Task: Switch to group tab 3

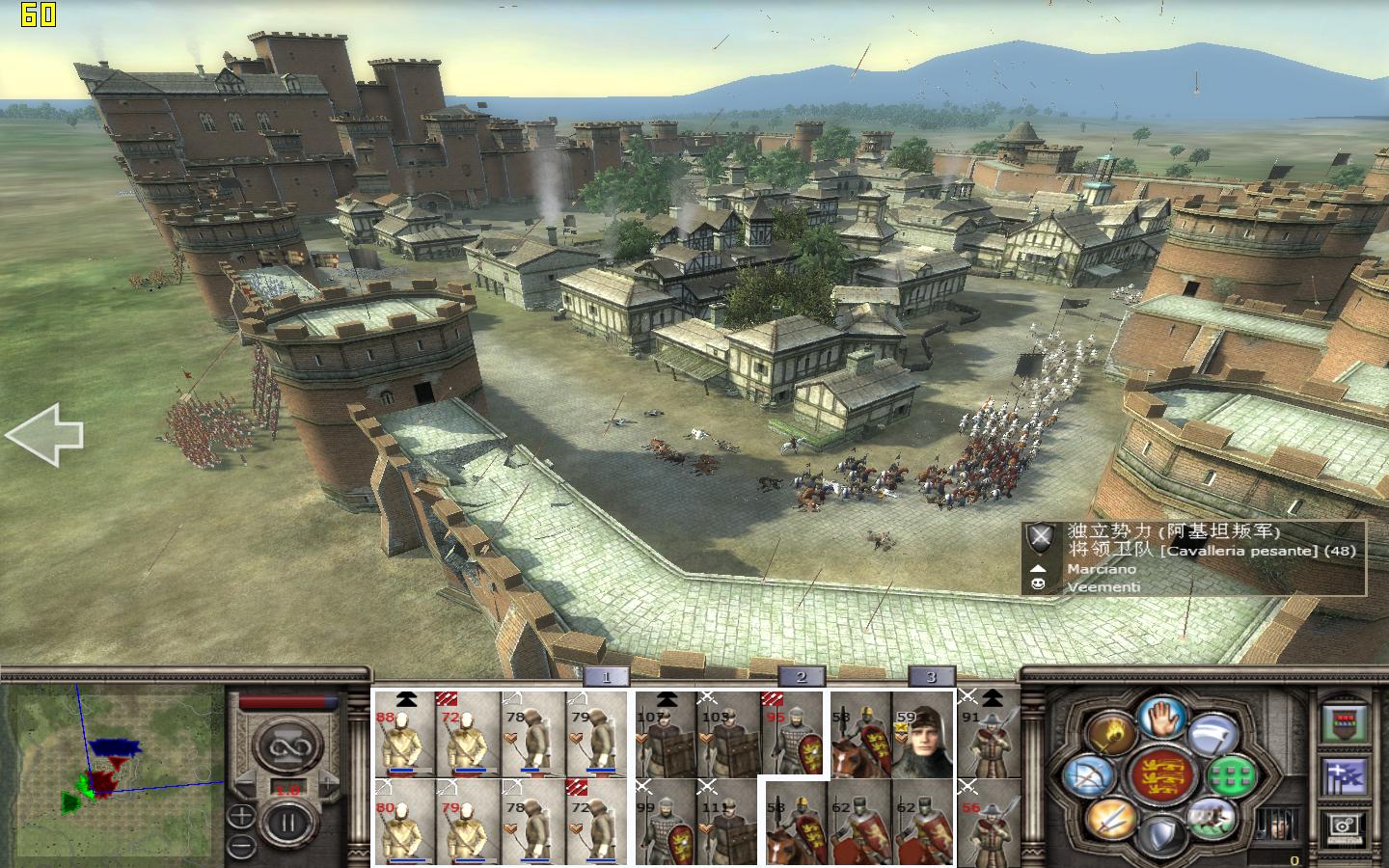Action: click(x=931, y=677)
